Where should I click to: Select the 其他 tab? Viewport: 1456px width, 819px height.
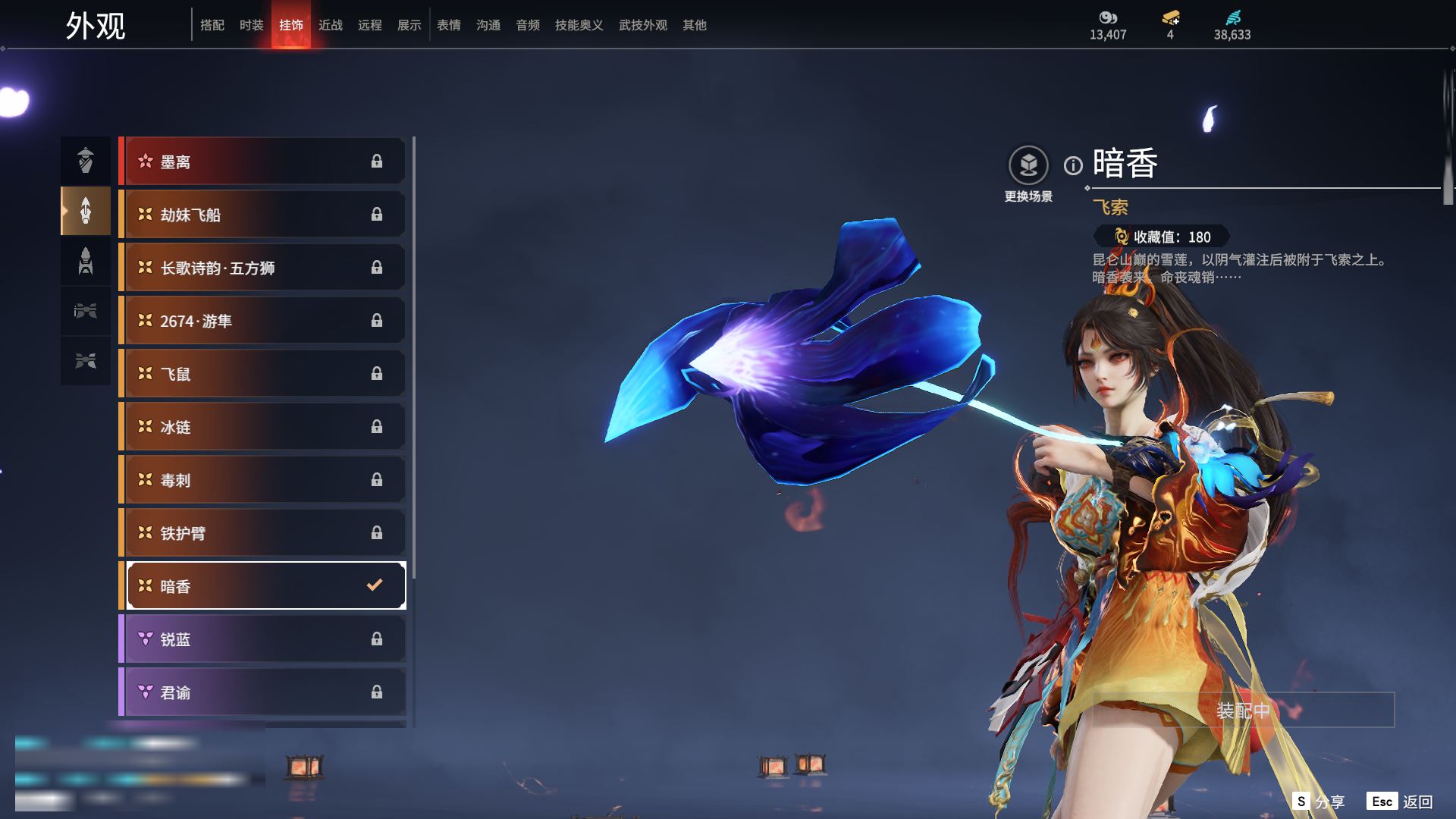tap(695, 25)
